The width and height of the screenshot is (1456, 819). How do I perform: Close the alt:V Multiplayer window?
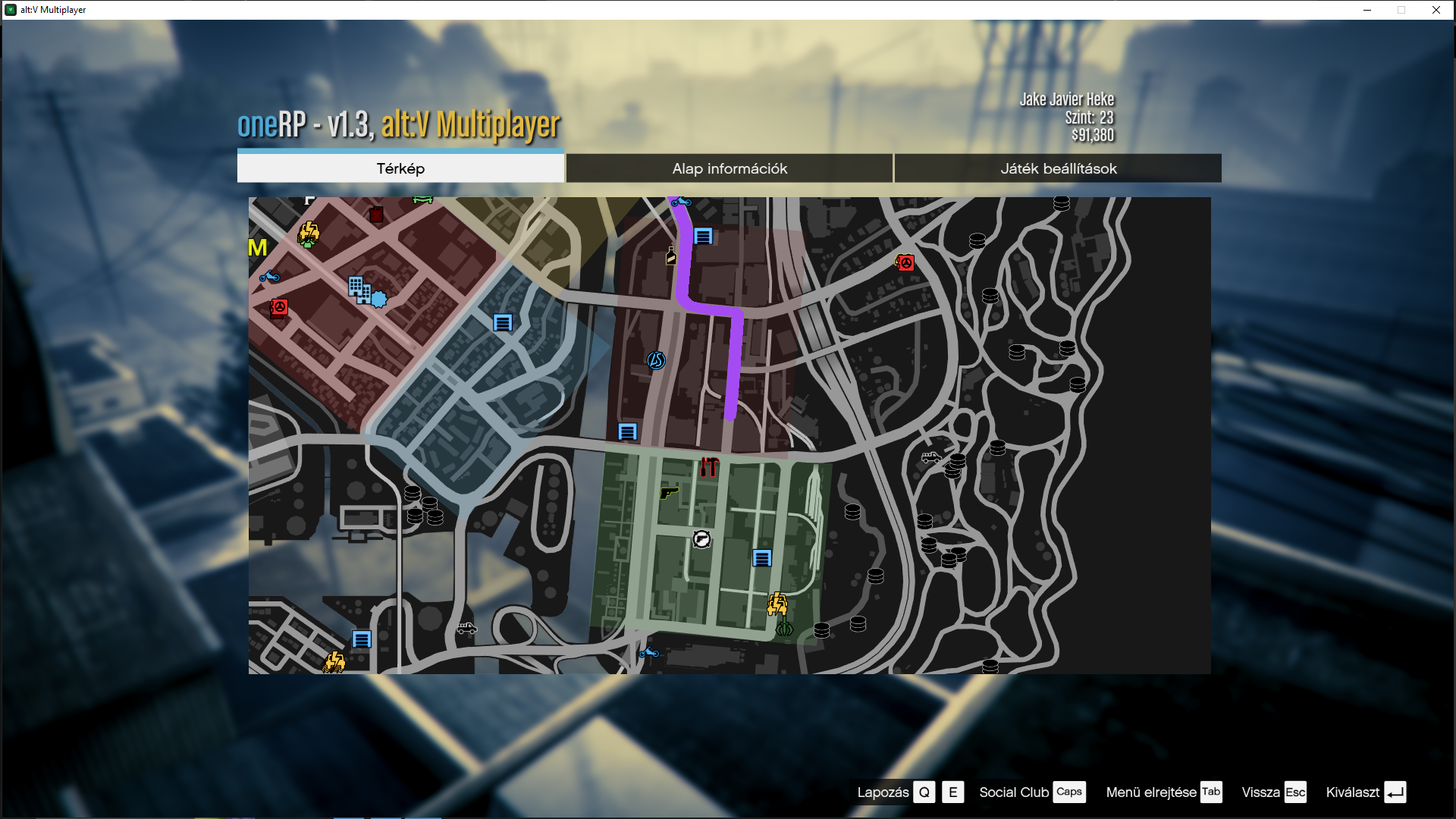click(x=1436, y=10)
